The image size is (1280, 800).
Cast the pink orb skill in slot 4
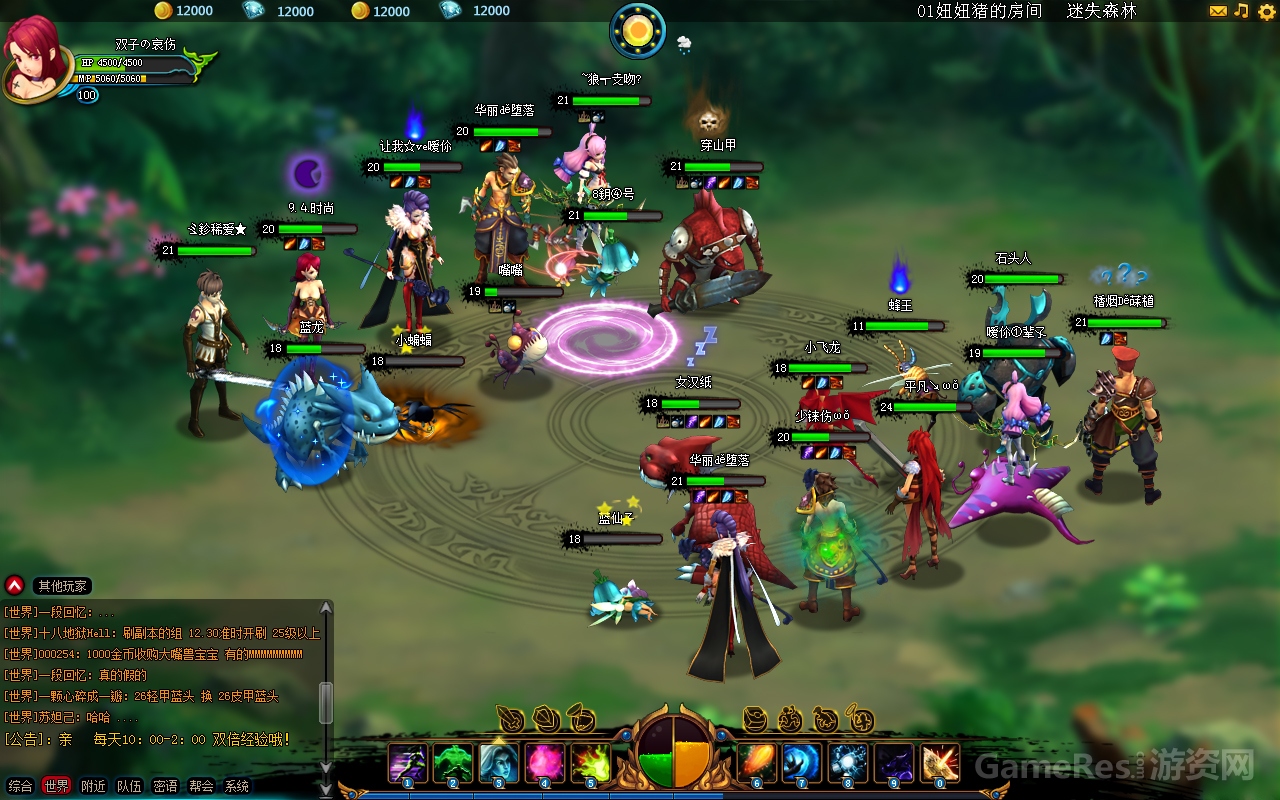(x=545, y=763)
